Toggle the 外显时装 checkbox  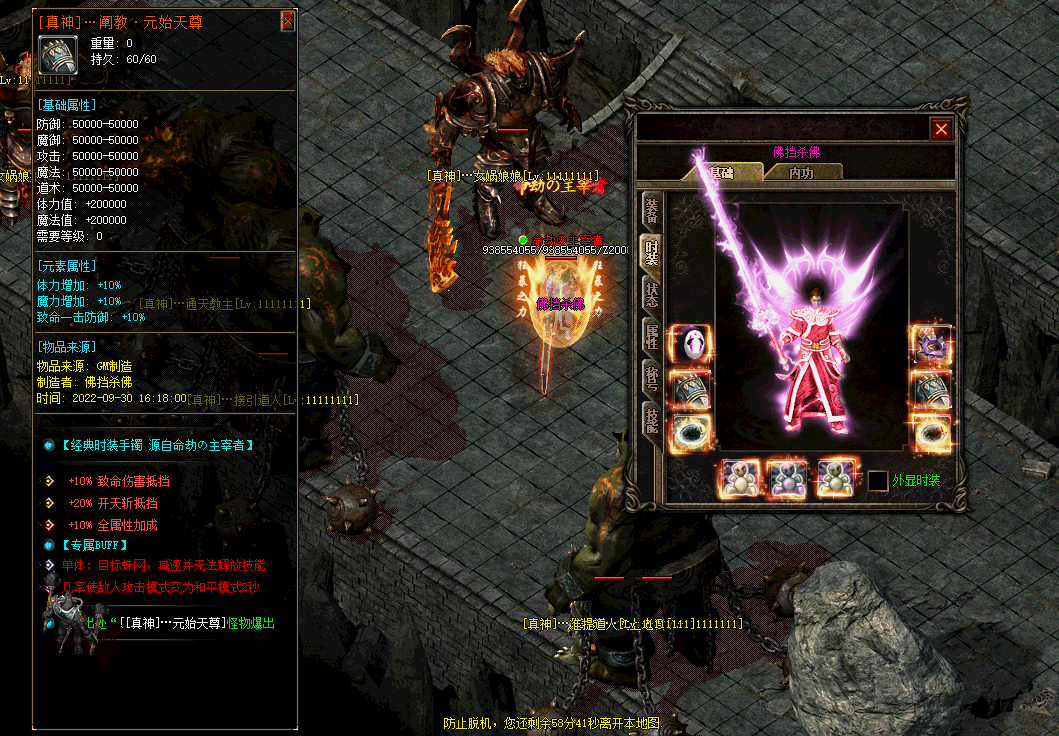(x=877, y=481)
